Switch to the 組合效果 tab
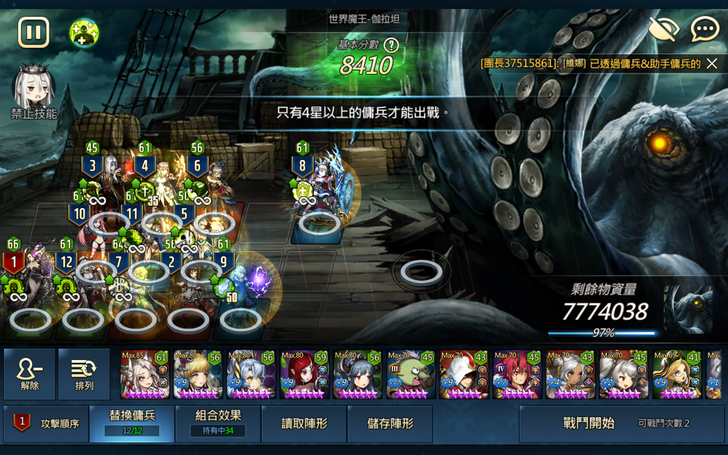728x455 pixels. 217,423
